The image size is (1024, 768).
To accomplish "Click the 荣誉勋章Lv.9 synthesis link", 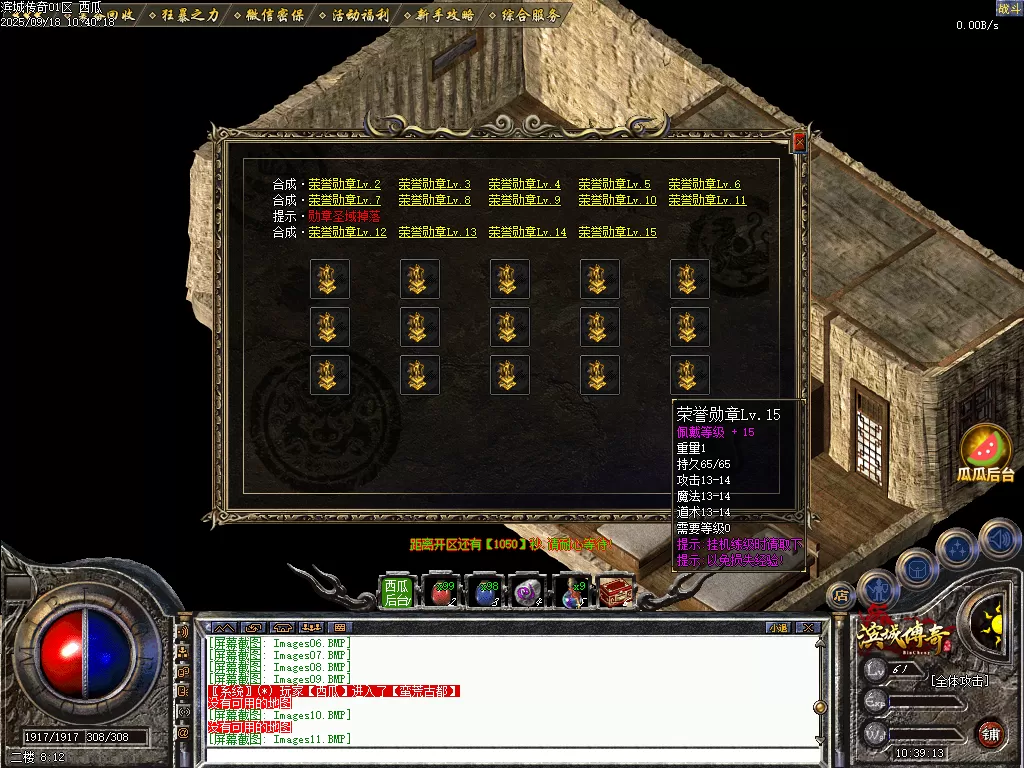I will [x=524, y=200].
